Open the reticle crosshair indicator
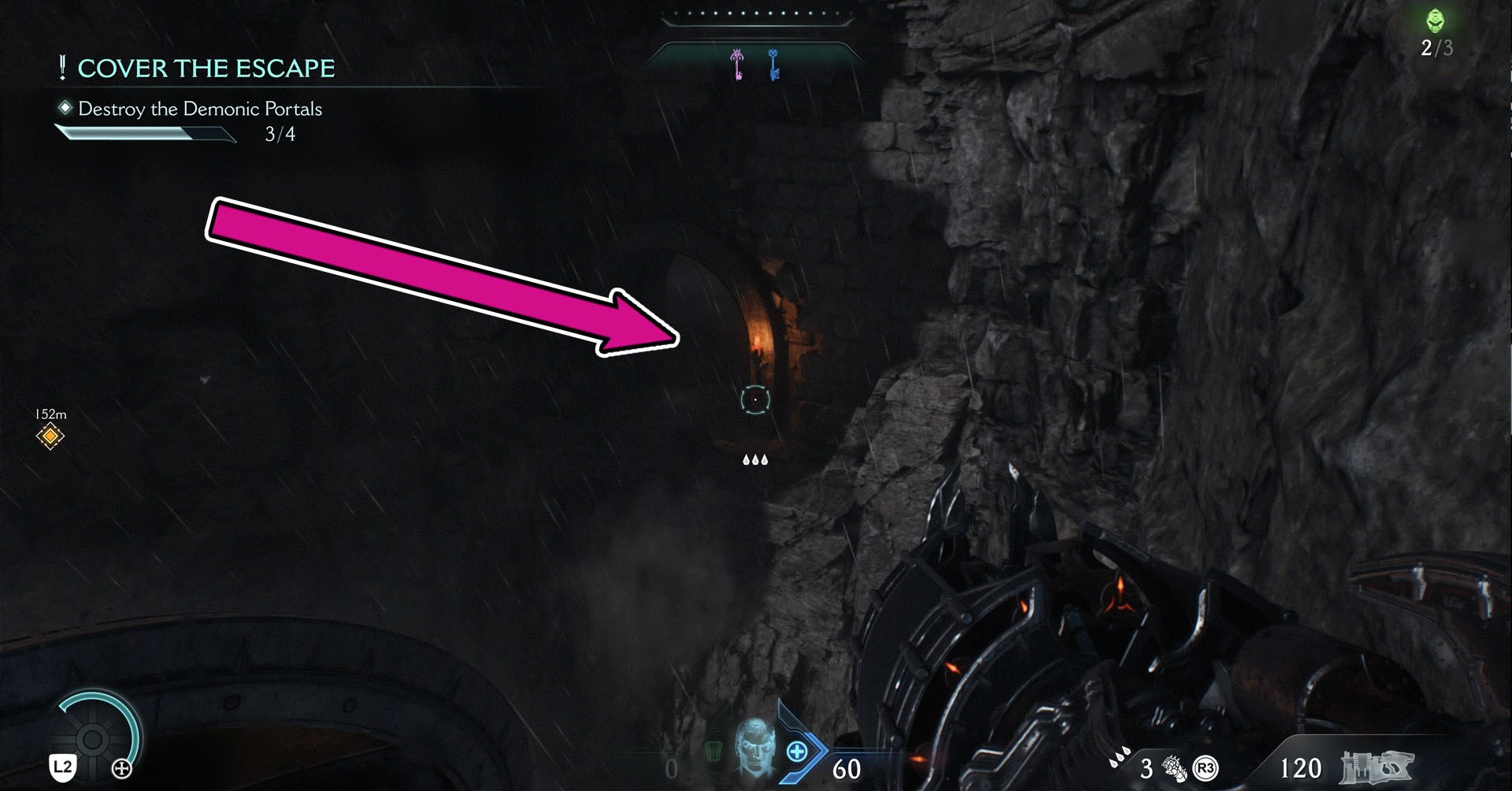The image size is (1512, 791). 756,399
